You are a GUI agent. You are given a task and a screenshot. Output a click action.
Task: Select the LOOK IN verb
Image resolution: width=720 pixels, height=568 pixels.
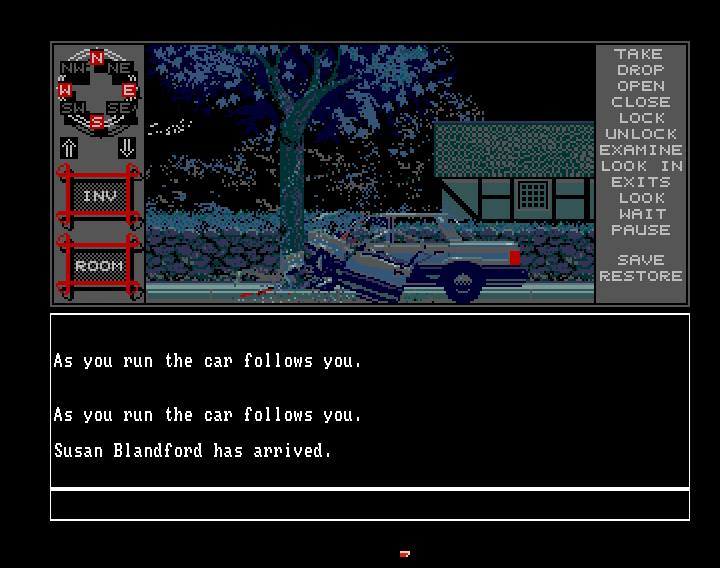click(640, 166)
